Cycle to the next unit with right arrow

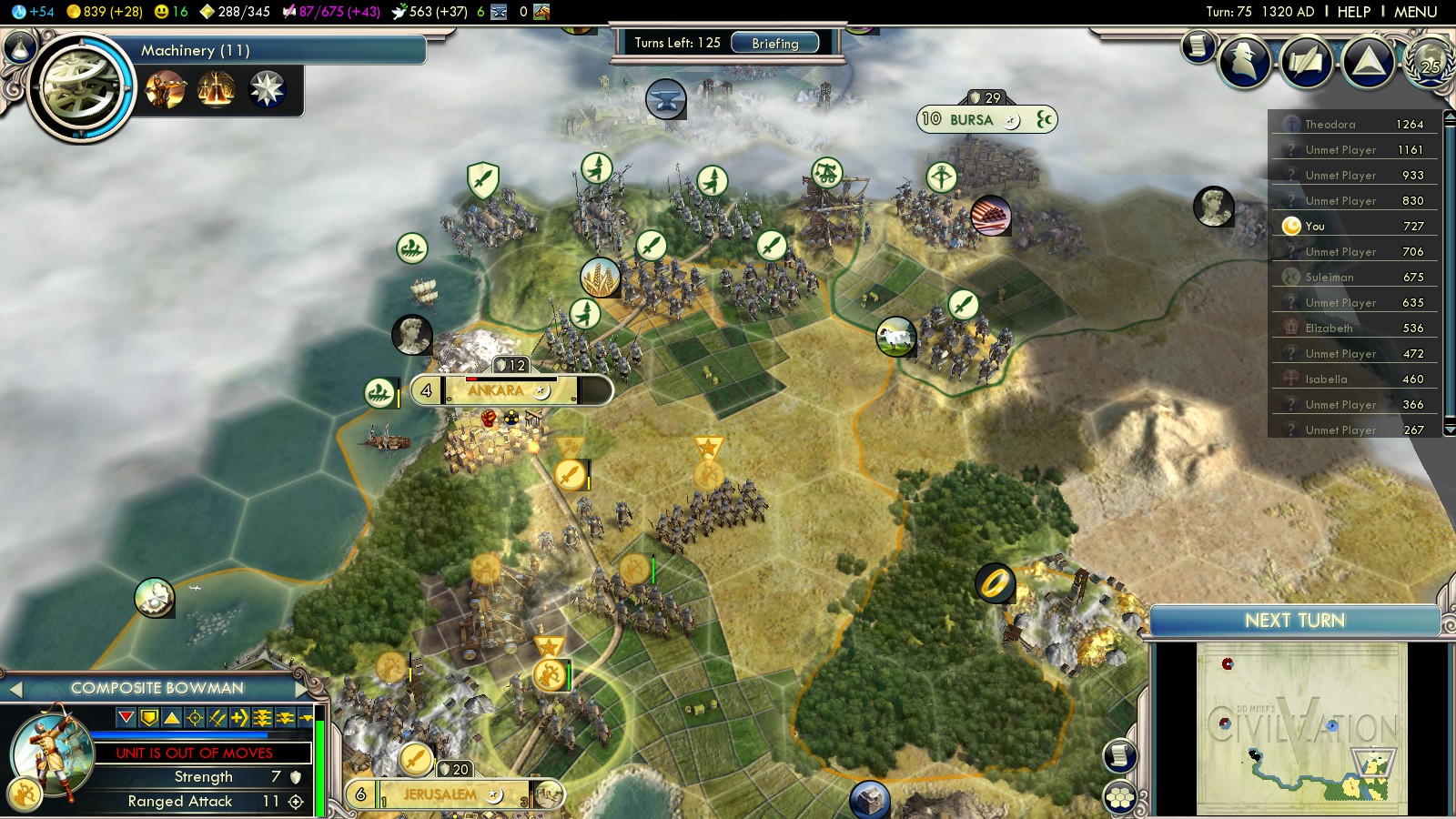tap(303, 689)
